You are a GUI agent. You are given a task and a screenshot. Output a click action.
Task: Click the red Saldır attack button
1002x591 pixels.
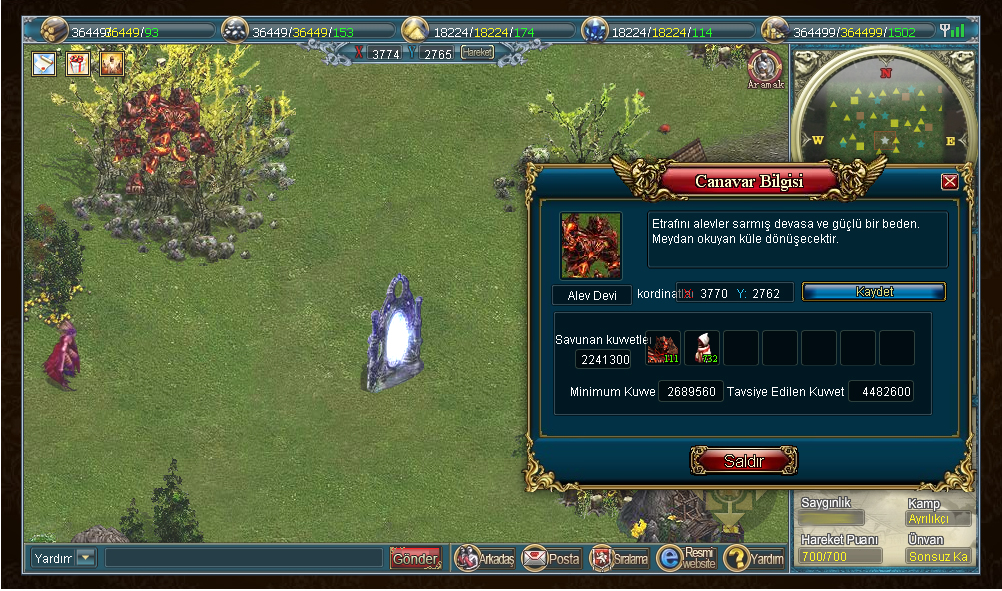click(x=744, y=461)
